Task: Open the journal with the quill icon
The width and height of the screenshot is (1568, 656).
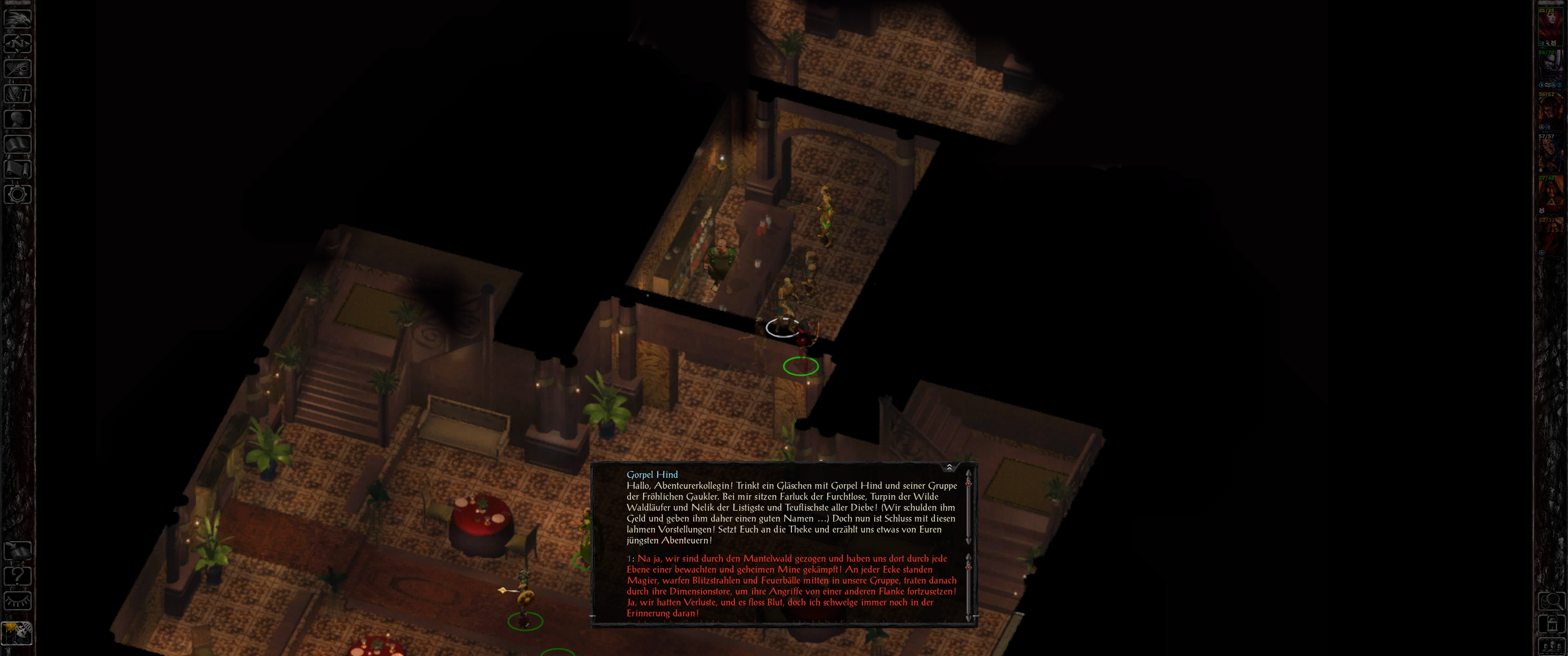Action: pos(18,68)
